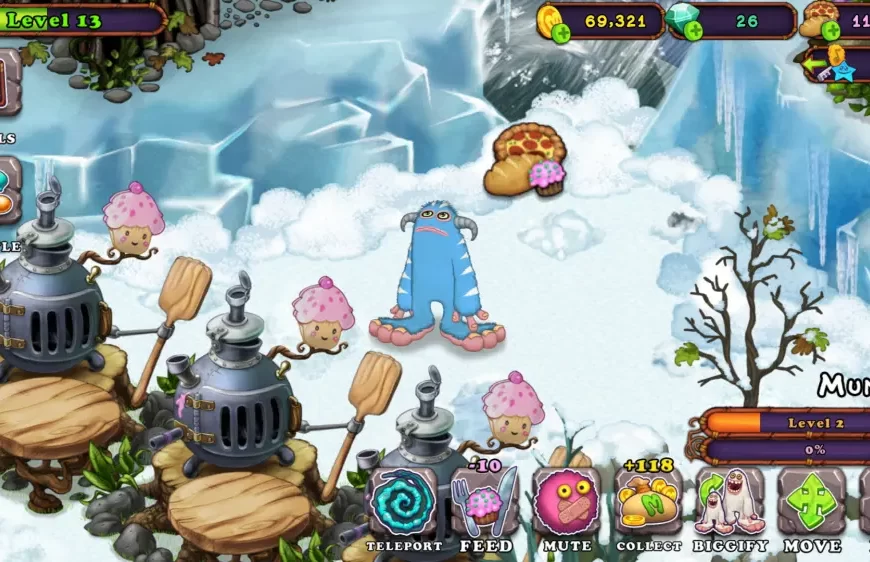Expand the green arrow currency panel
870x562 pixels.
click(x=815, y=65)
